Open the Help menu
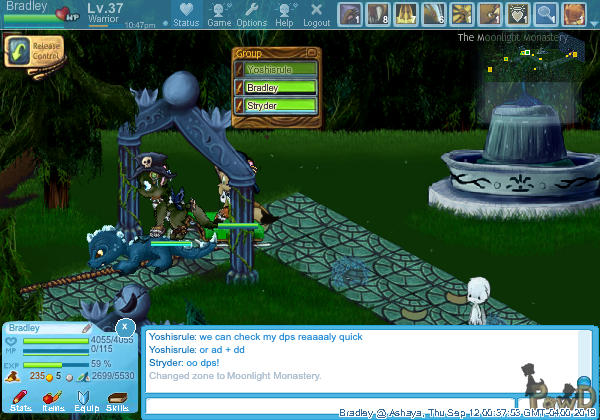Image resolution: width=600 pixels, height=420 pixels. [x=285, y=15]
